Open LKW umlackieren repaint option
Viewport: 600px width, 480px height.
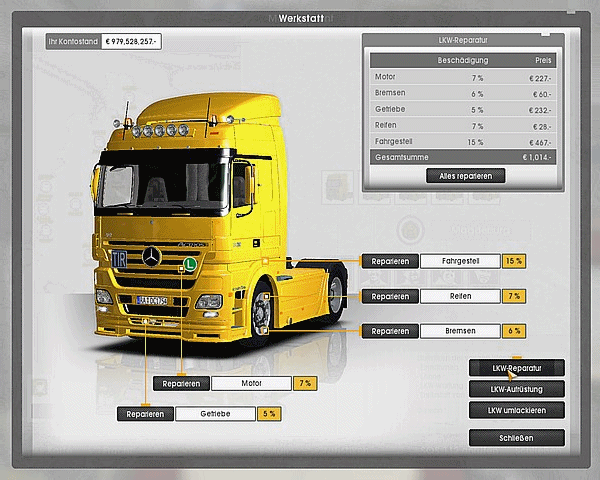[516, 410]
